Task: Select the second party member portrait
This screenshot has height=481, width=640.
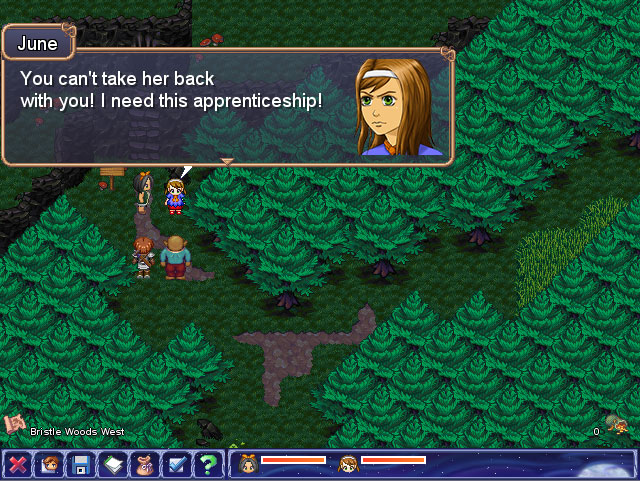Action: pyautogui.click(x=349, y=462)
